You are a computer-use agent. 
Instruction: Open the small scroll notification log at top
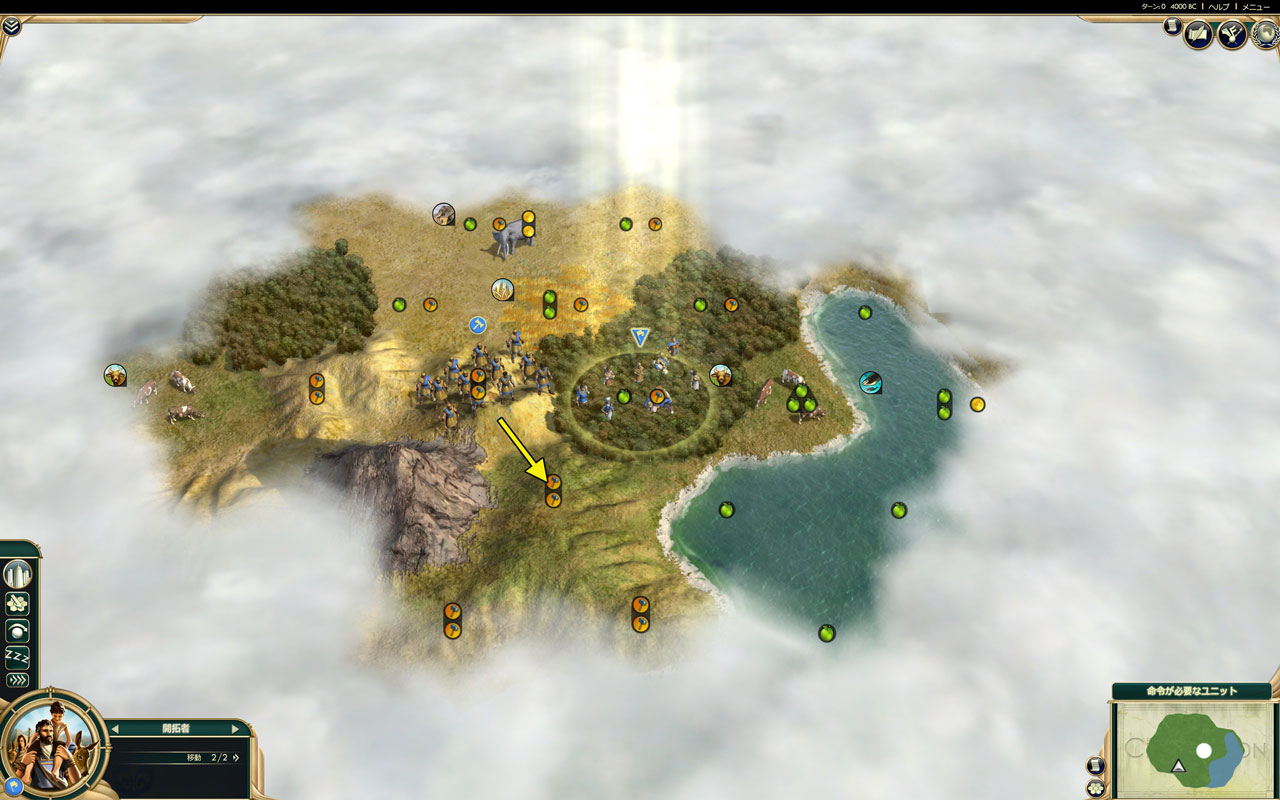coord(1171,27)
